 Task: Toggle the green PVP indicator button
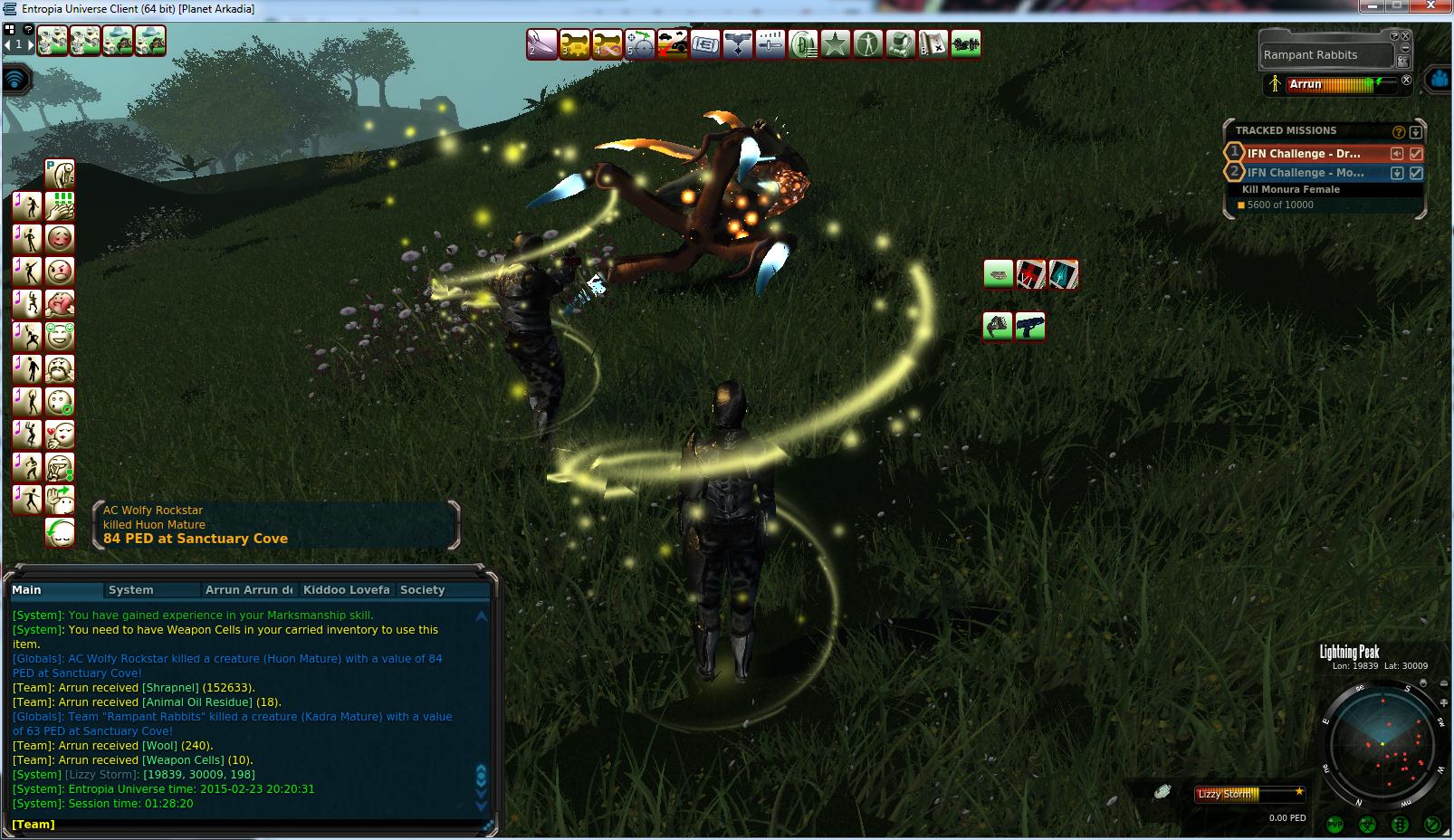click(x=1334, y=825)
